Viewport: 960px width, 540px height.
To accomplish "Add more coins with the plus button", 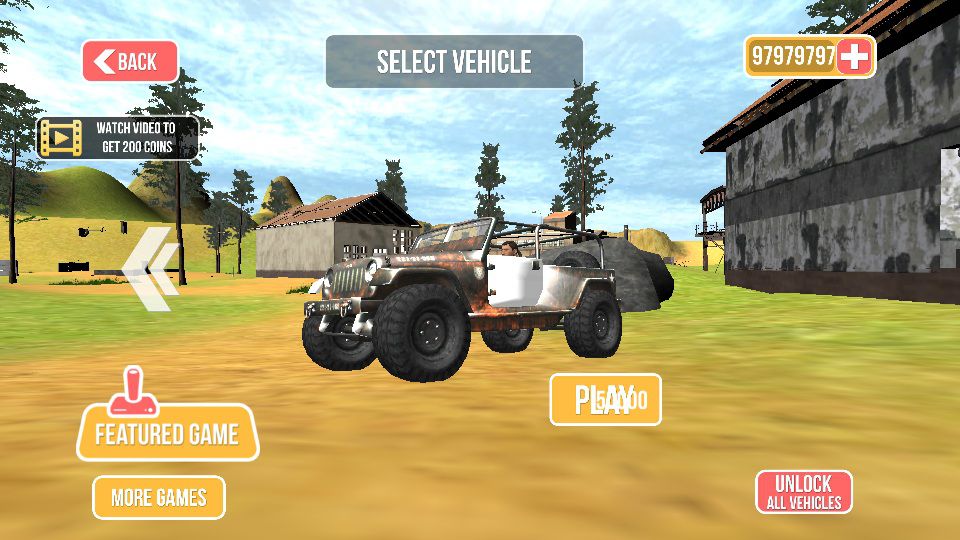I will [x=855, y=57].
